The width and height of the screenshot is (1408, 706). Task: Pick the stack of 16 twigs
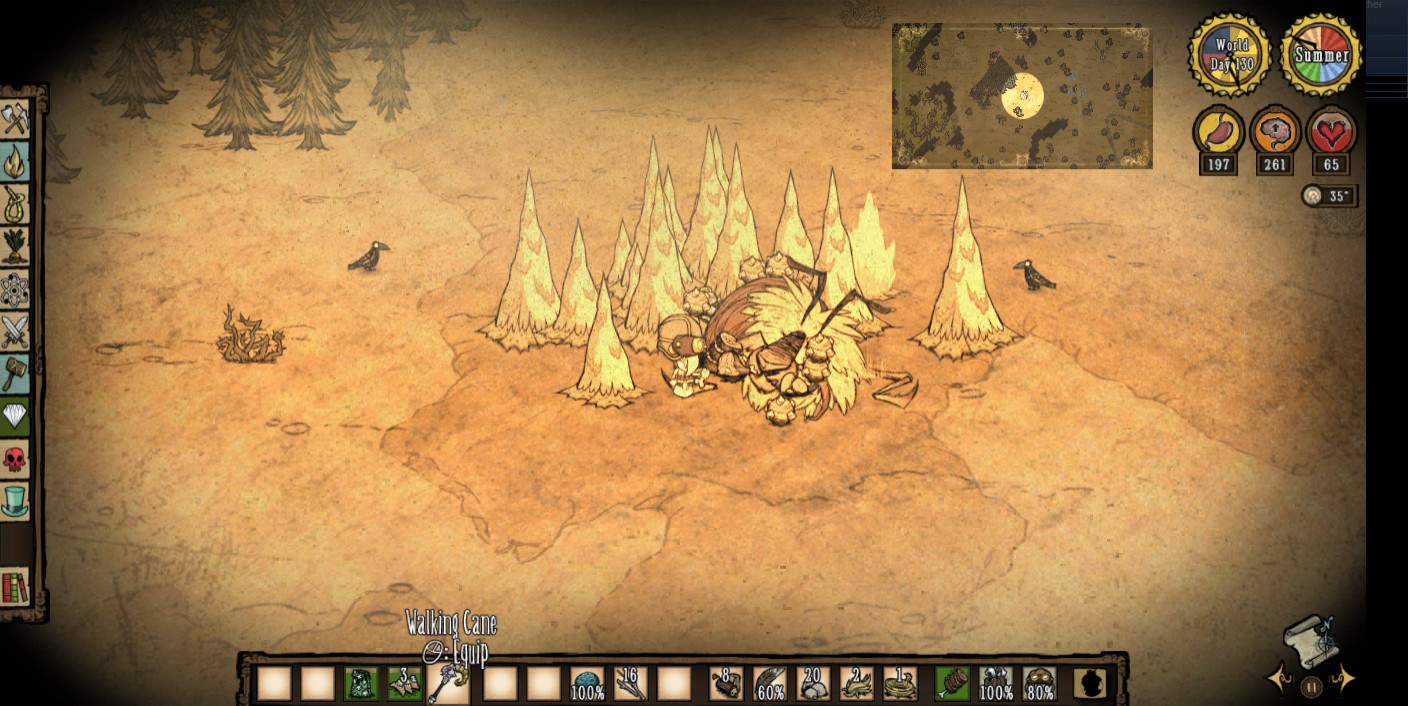coord(631,684)
